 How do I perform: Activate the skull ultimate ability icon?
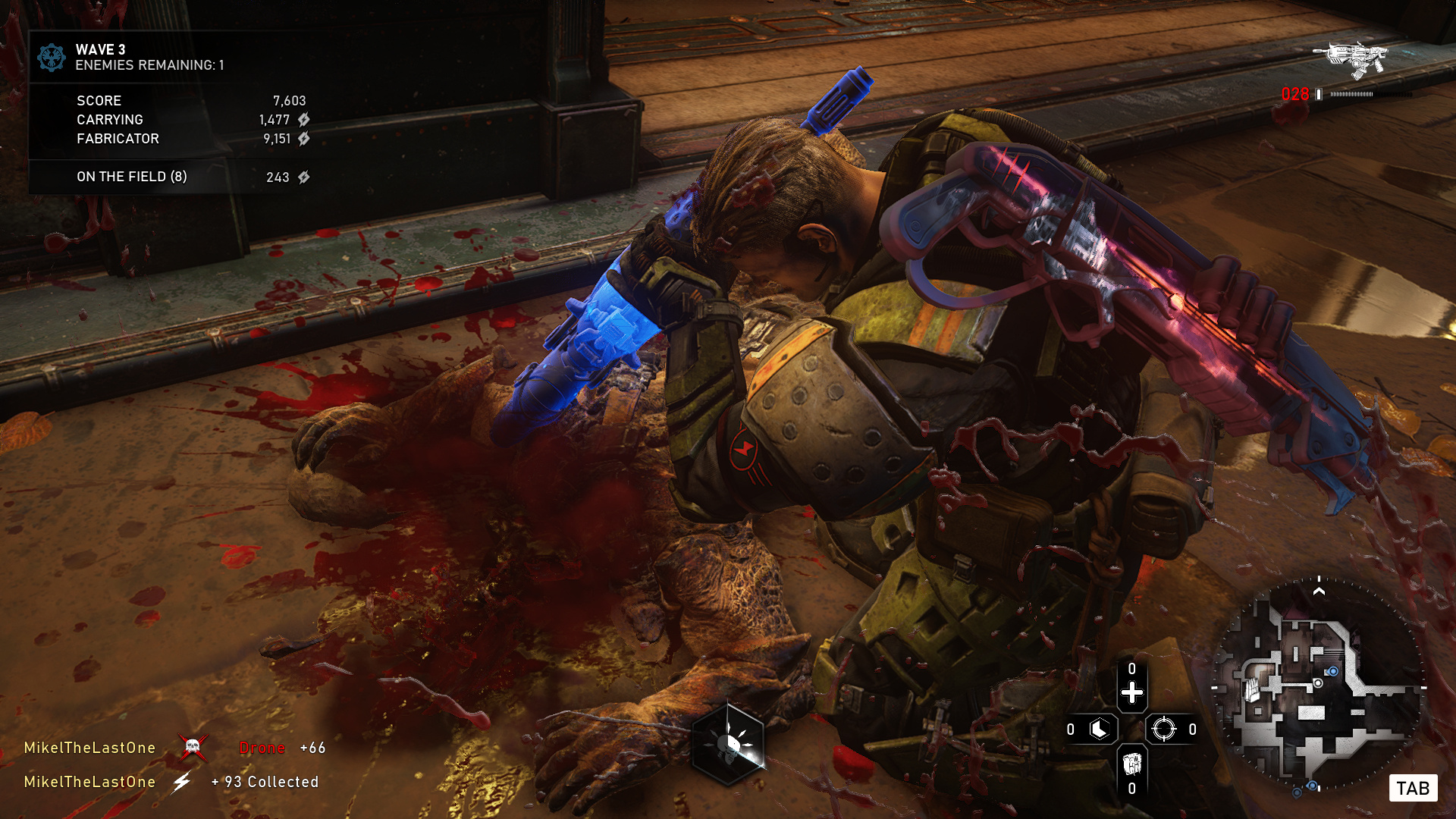coord(729,744)
